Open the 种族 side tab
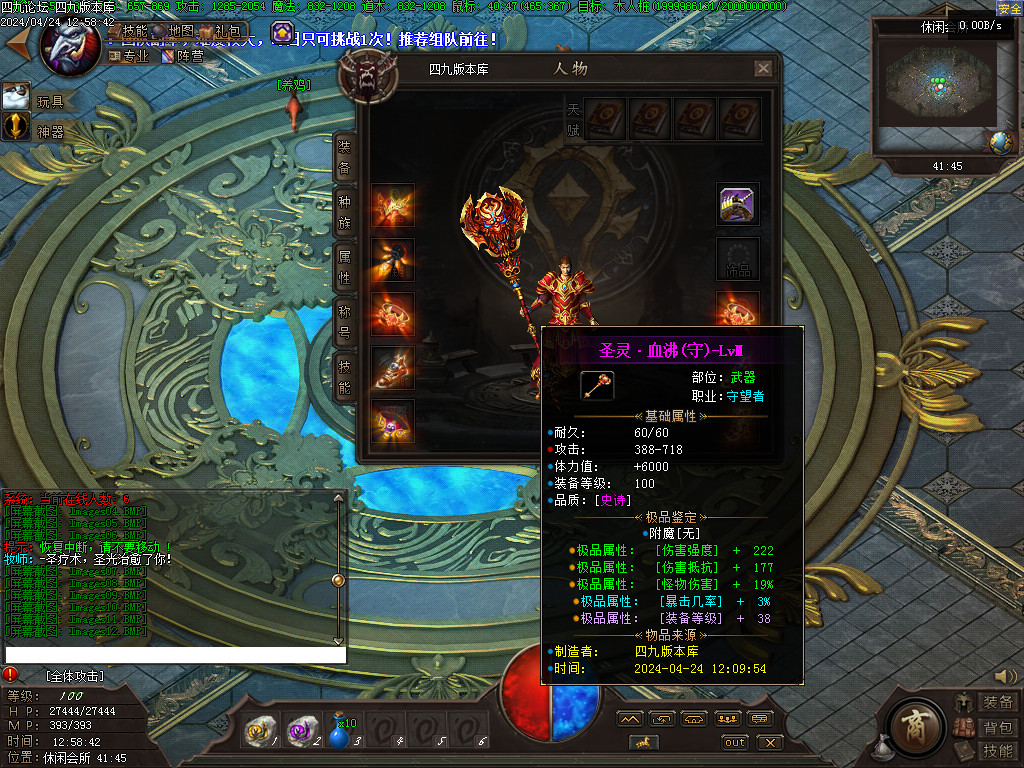Screen dimensions: 1024x768 pyautogui.click(x=344, y=211)
